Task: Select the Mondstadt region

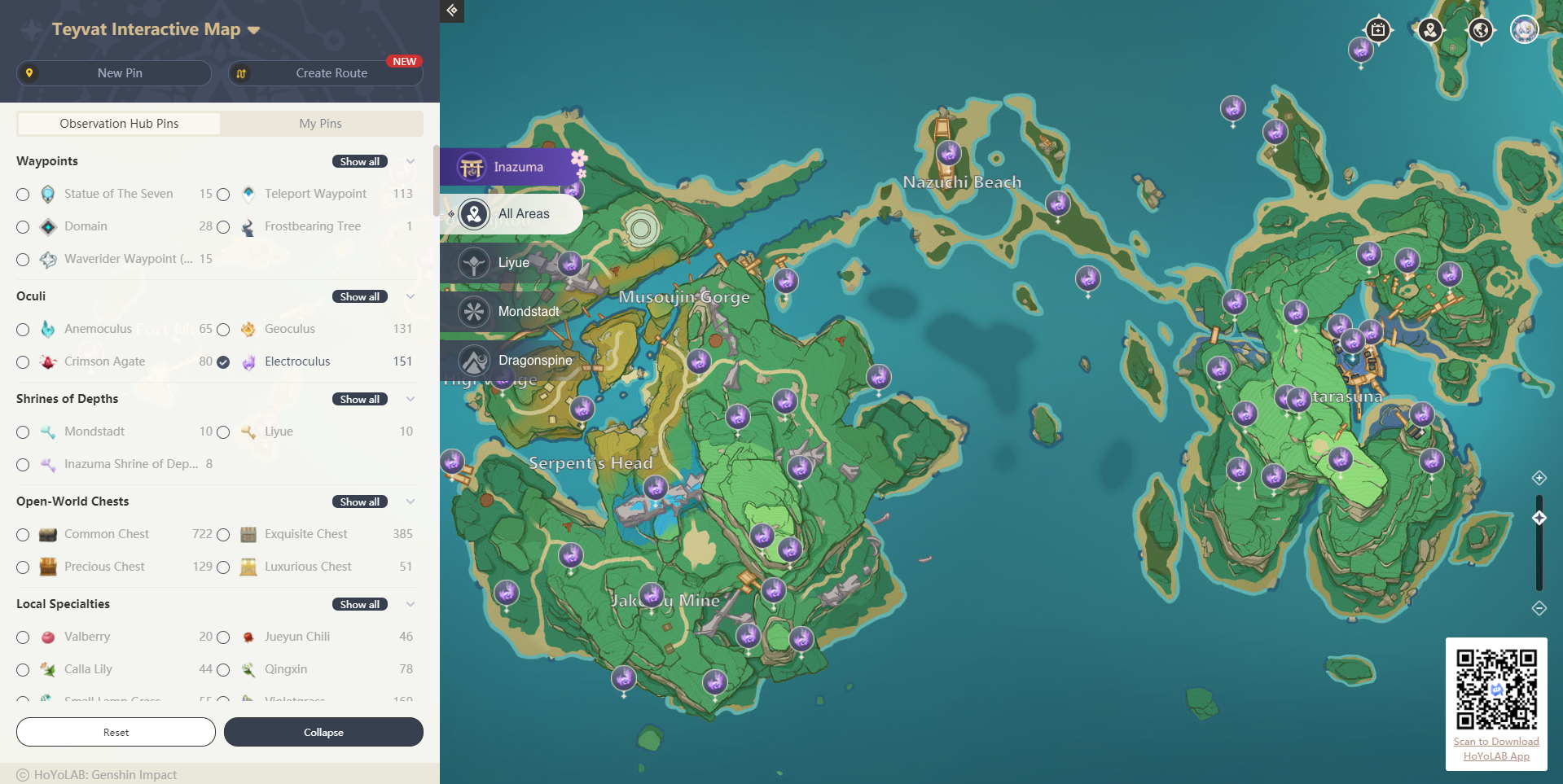Action: 528,312
